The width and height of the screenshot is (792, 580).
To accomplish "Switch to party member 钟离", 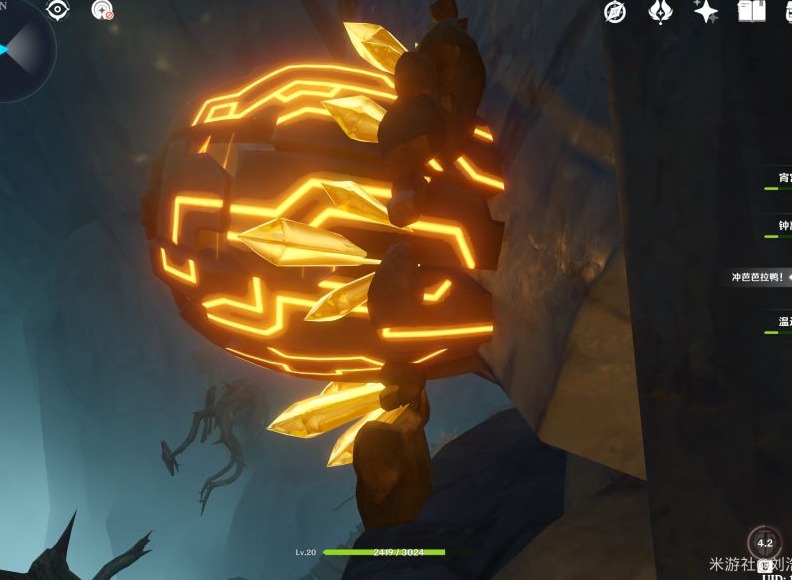I will click(783, 227).
